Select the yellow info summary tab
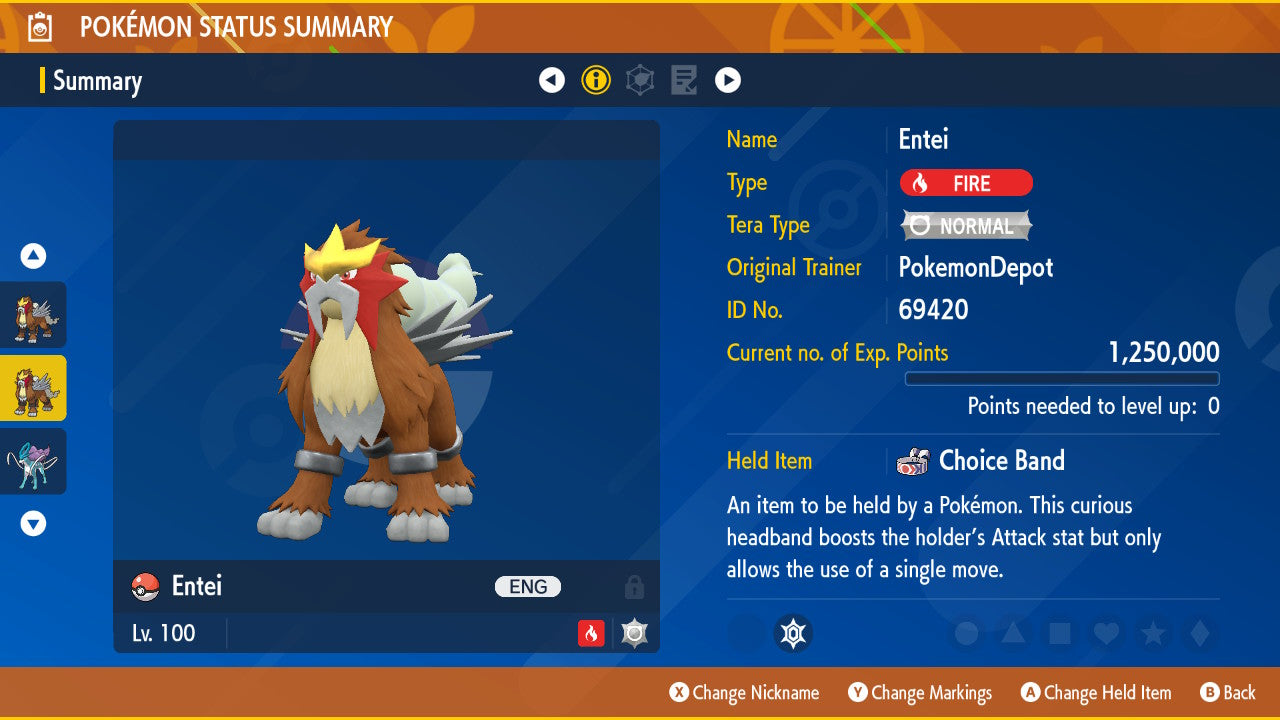1280x720 pixels. 596,80
